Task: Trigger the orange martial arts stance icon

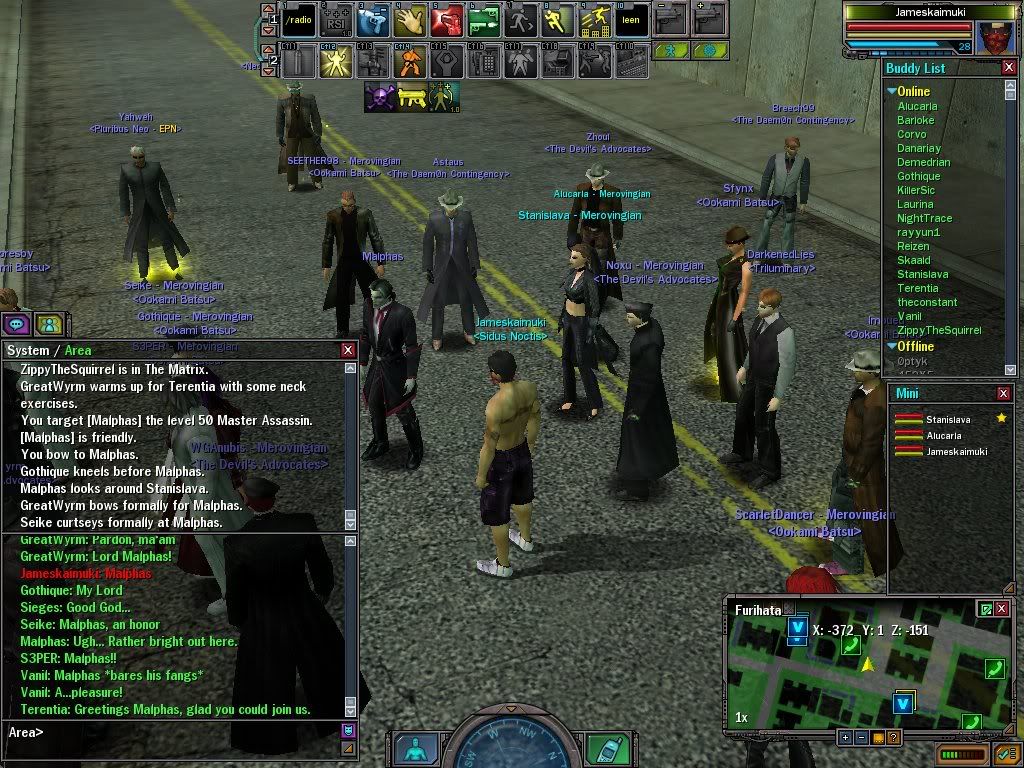Action: tap(410, 63)
